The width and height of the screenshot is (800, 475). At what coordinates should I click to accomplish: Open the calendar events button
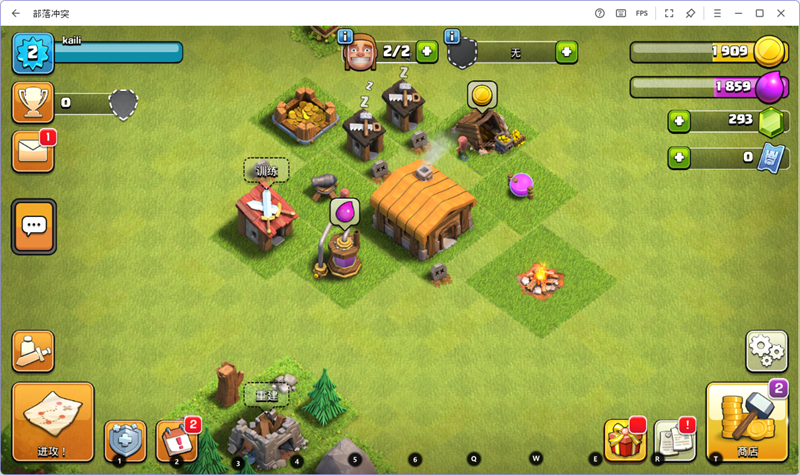coord(176,441)
